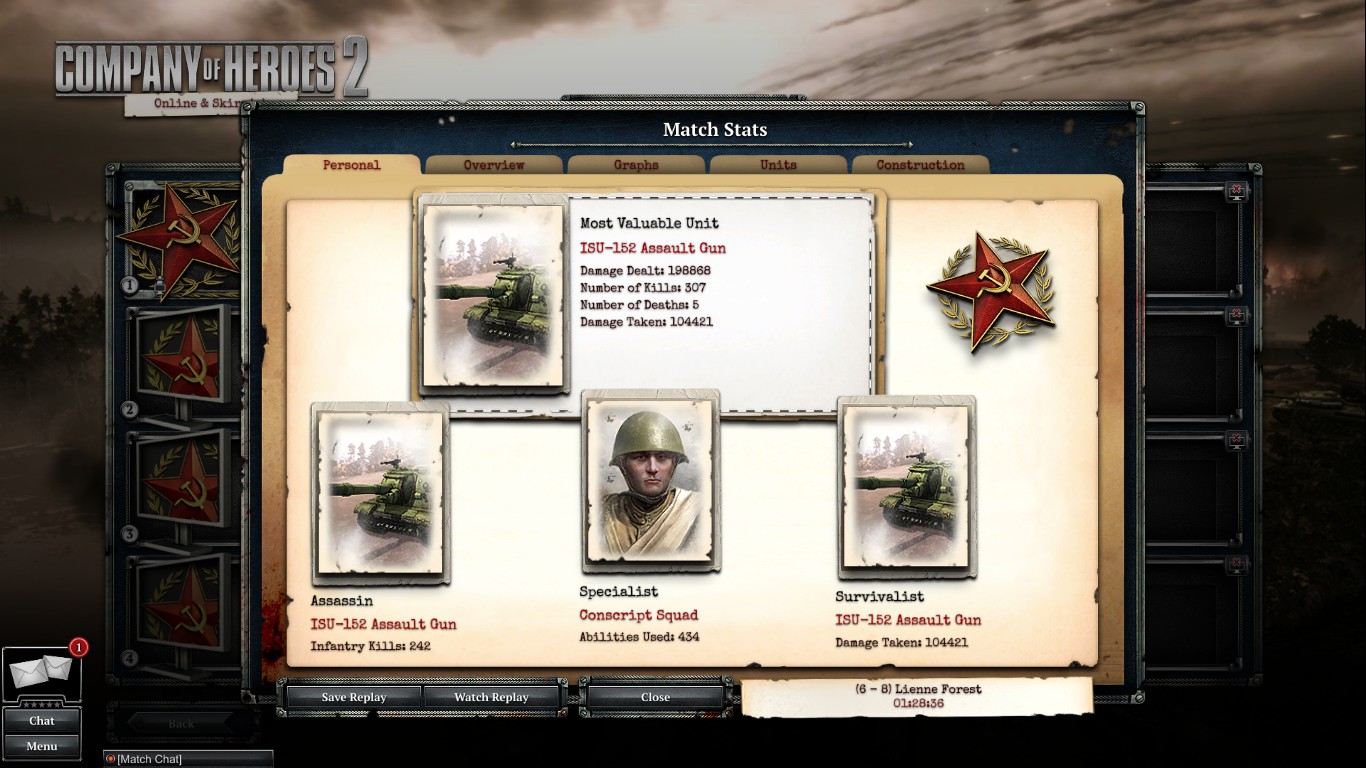
Task: Select the Most Valuable Unit portrait
Action: 494,295
